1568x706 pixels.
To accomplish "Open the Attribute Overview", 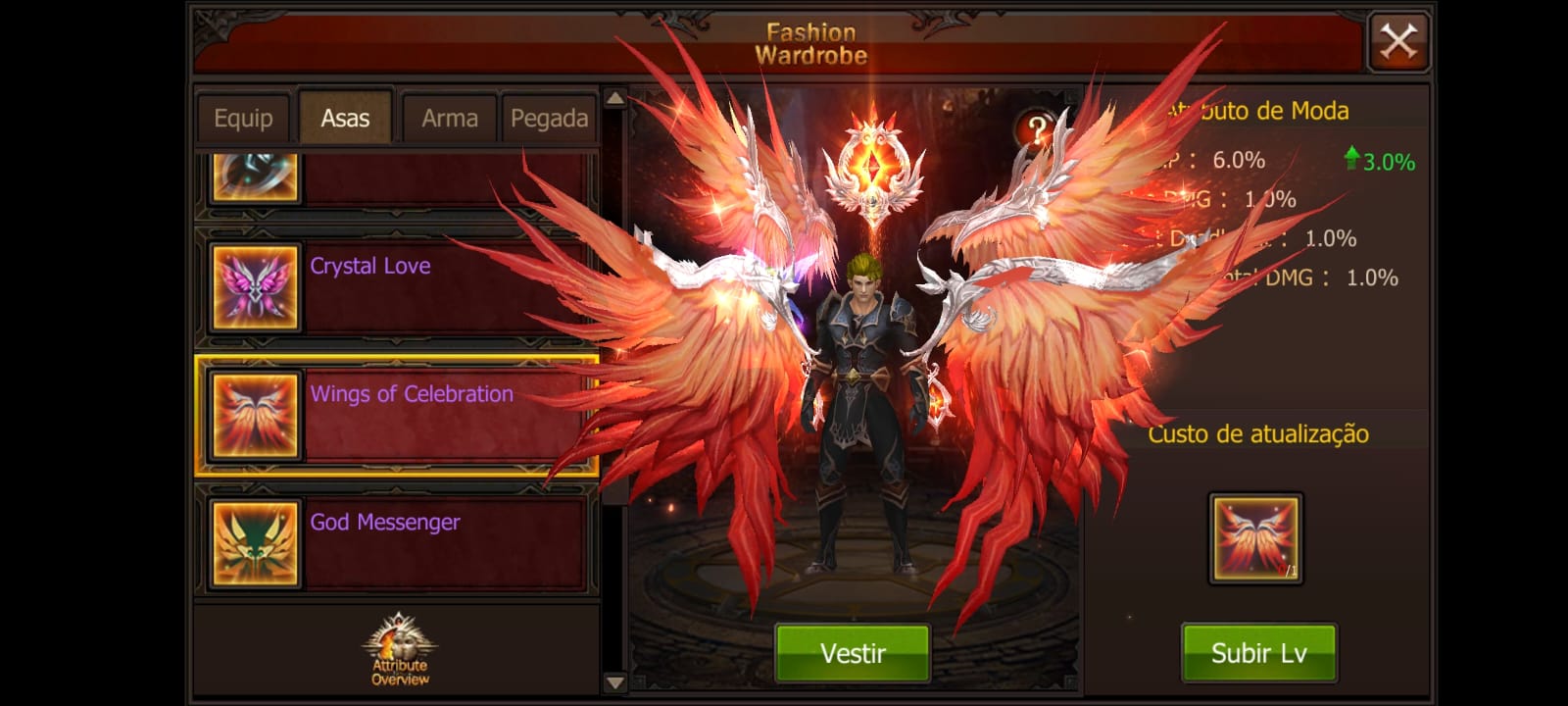I will 400,651.
